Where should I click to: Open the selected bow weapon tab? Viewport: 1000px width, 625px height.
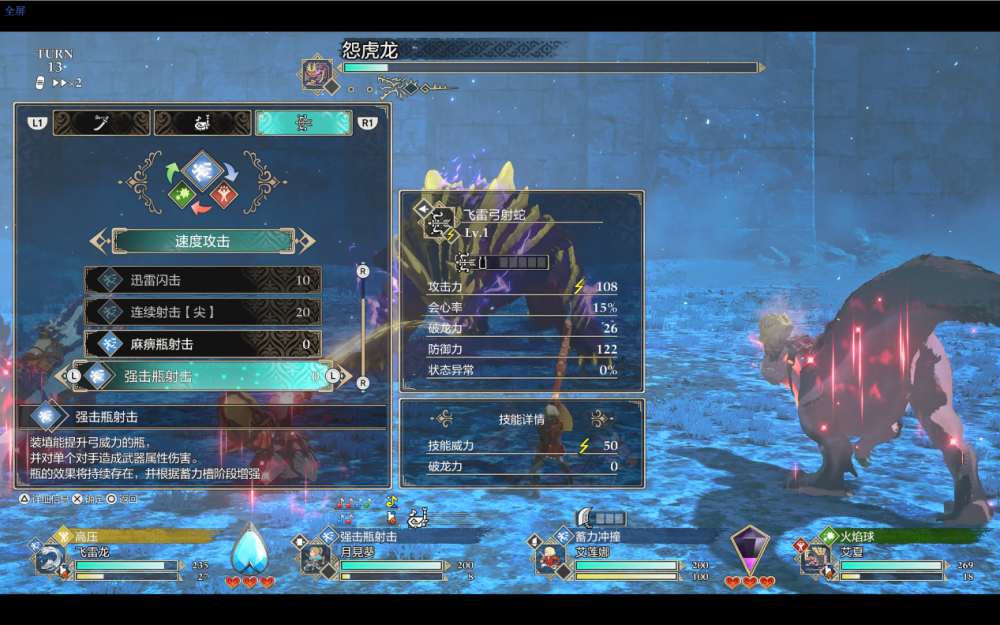(303, 123)
